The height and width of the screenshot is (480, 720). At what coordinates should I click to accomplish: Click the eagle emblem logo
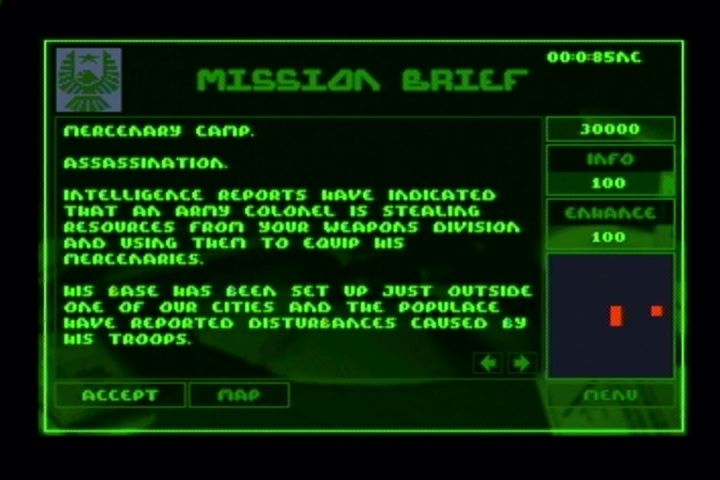click(x=89, y=79)
